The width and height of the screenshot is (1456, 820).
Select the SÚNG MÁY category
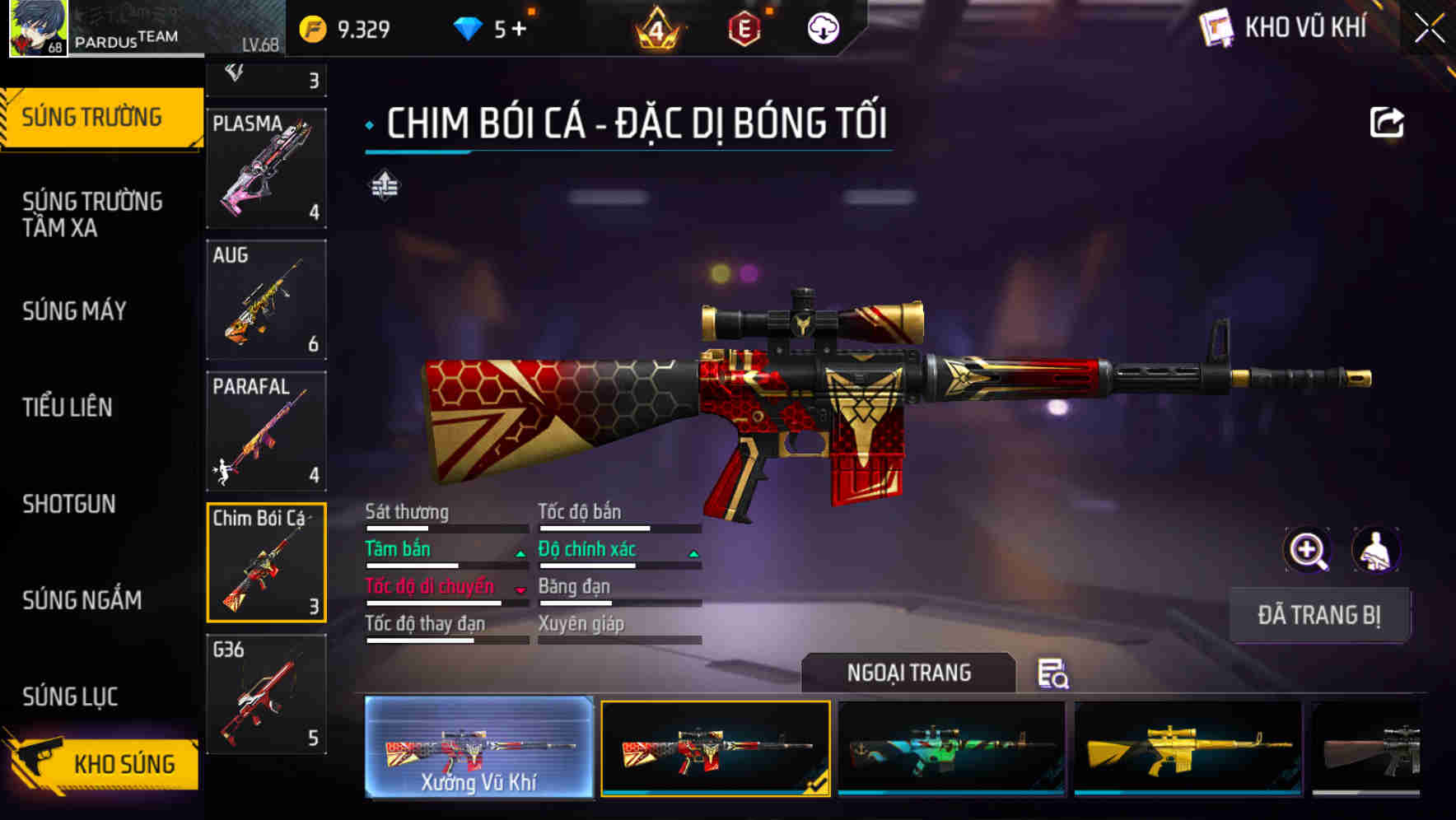click(74, 311)
